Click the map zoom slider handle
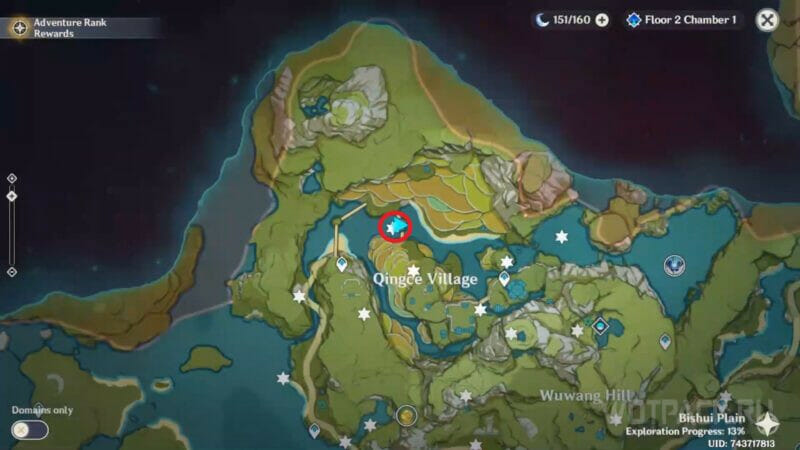Image resolution: width=800 pixels, height=450 pixels. tap(11, 196)
